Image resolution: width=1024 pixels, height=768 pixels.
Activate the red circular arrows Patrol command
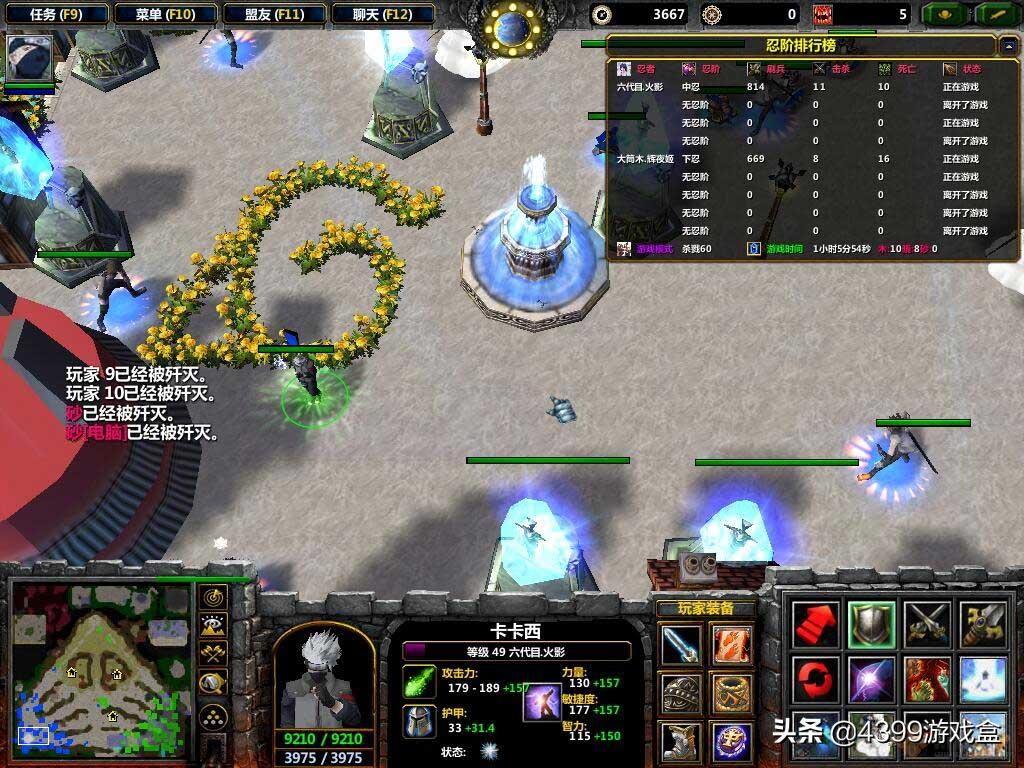click(816, 680)
